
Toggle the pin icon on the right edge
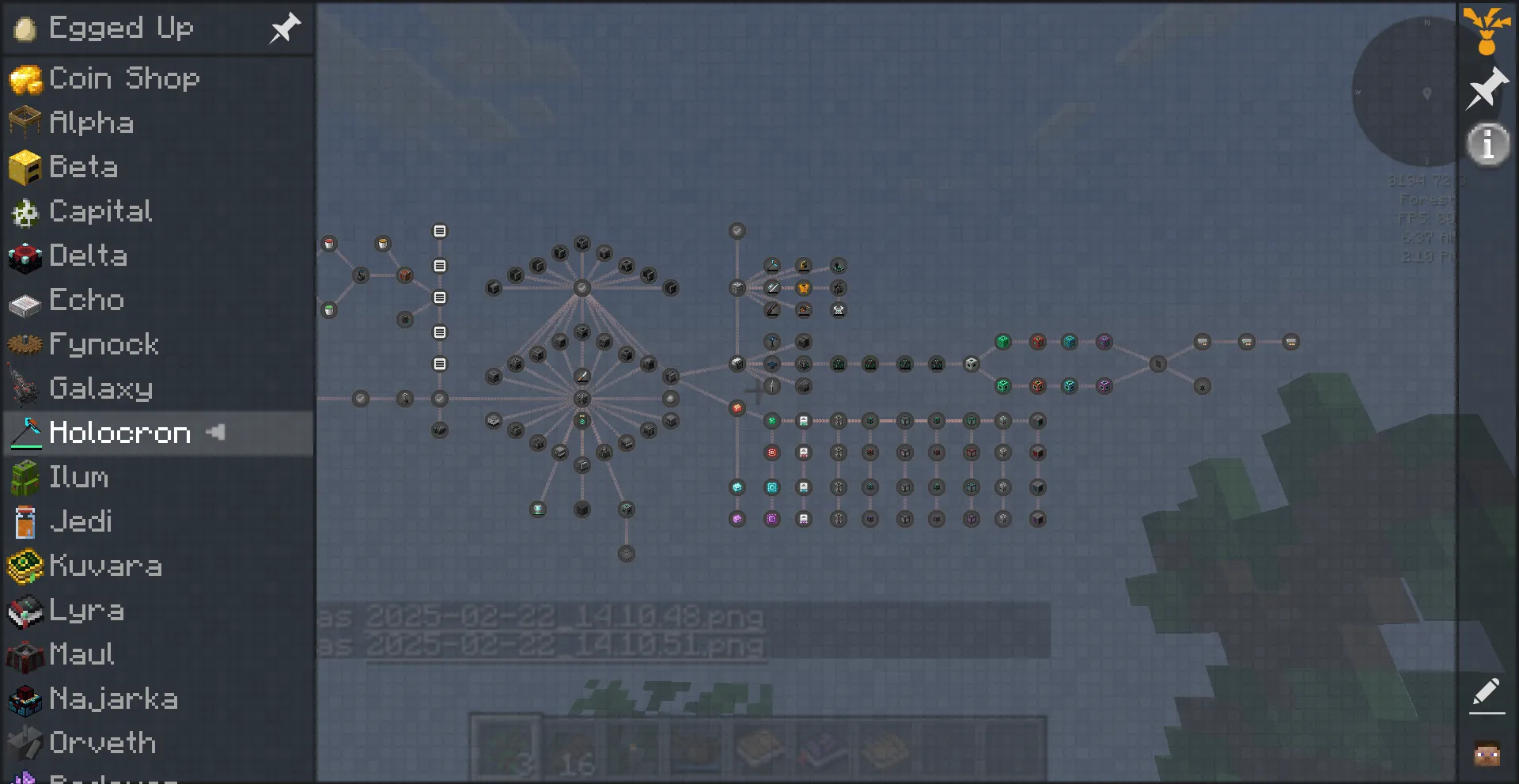(x=1486, y=87)
